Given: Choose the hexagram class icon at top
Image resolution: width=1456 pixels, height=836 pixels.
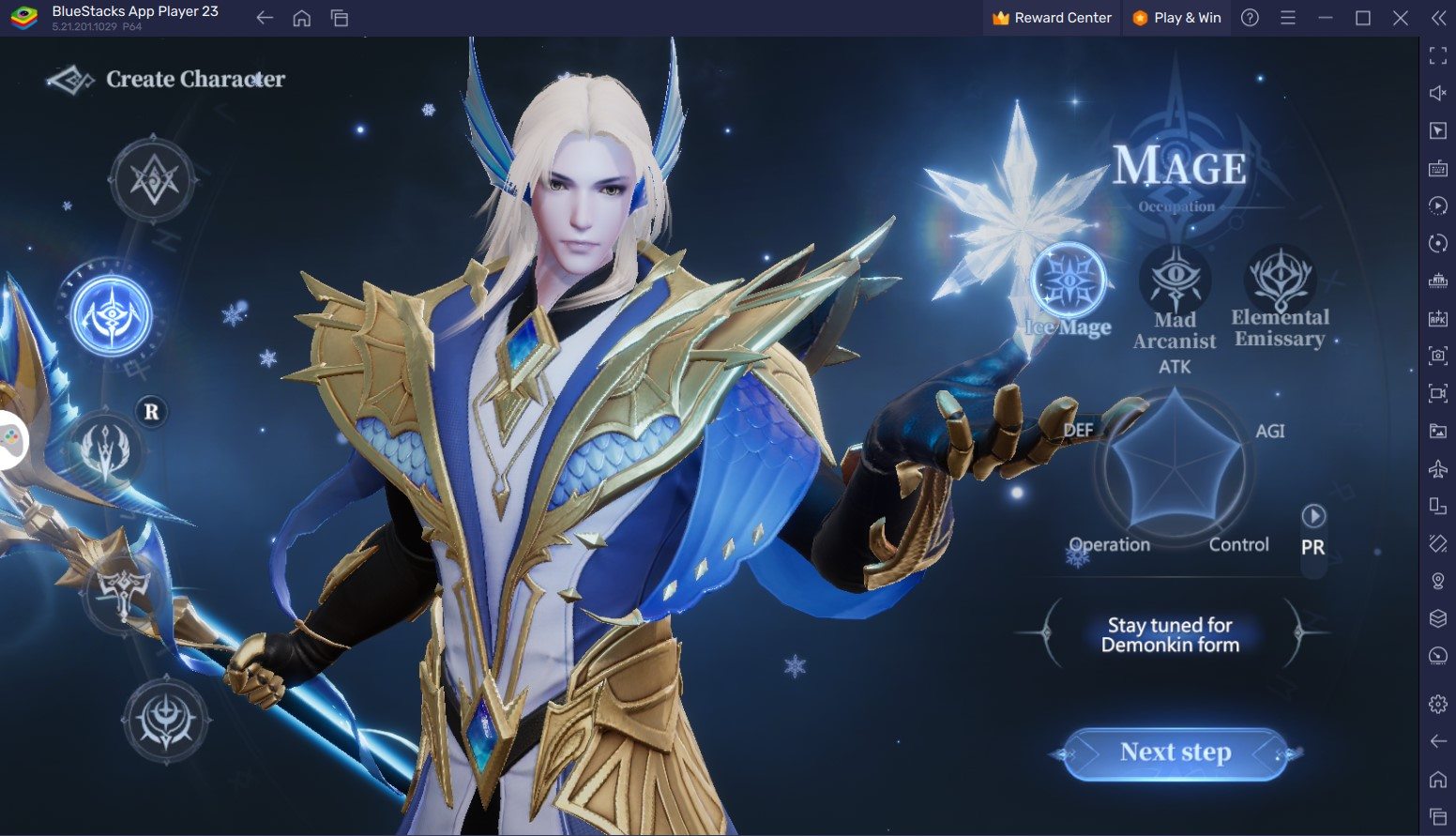Looking at the screenshot, I should pos(153,179).
